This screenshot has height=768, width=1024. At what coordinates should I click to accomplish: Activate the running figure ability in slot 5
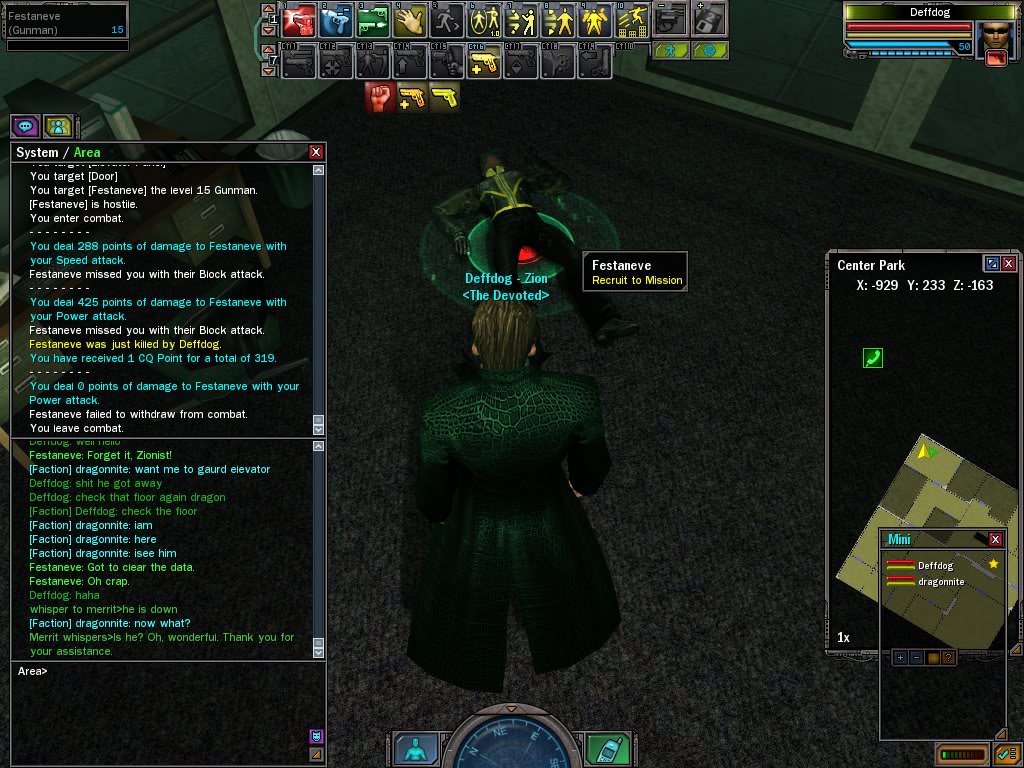tap(446, 20)
